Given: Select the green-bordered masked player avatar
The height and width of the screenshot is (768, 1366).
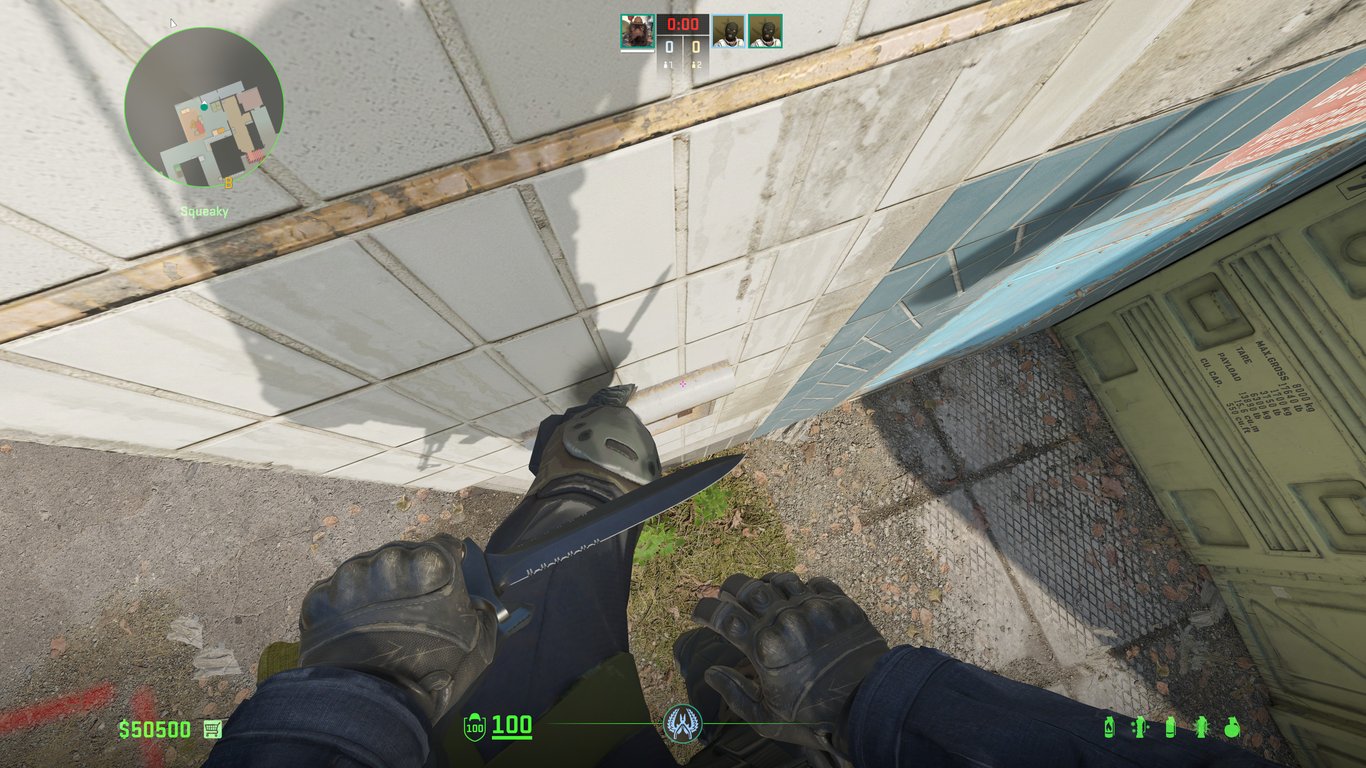Looking at the screenshot, I should pos(765,31).
